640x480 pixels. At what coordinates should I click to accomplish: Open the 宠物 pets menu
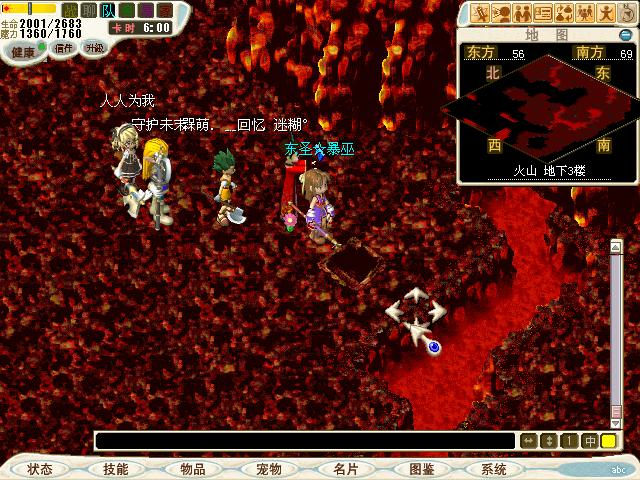pos(268,468)
